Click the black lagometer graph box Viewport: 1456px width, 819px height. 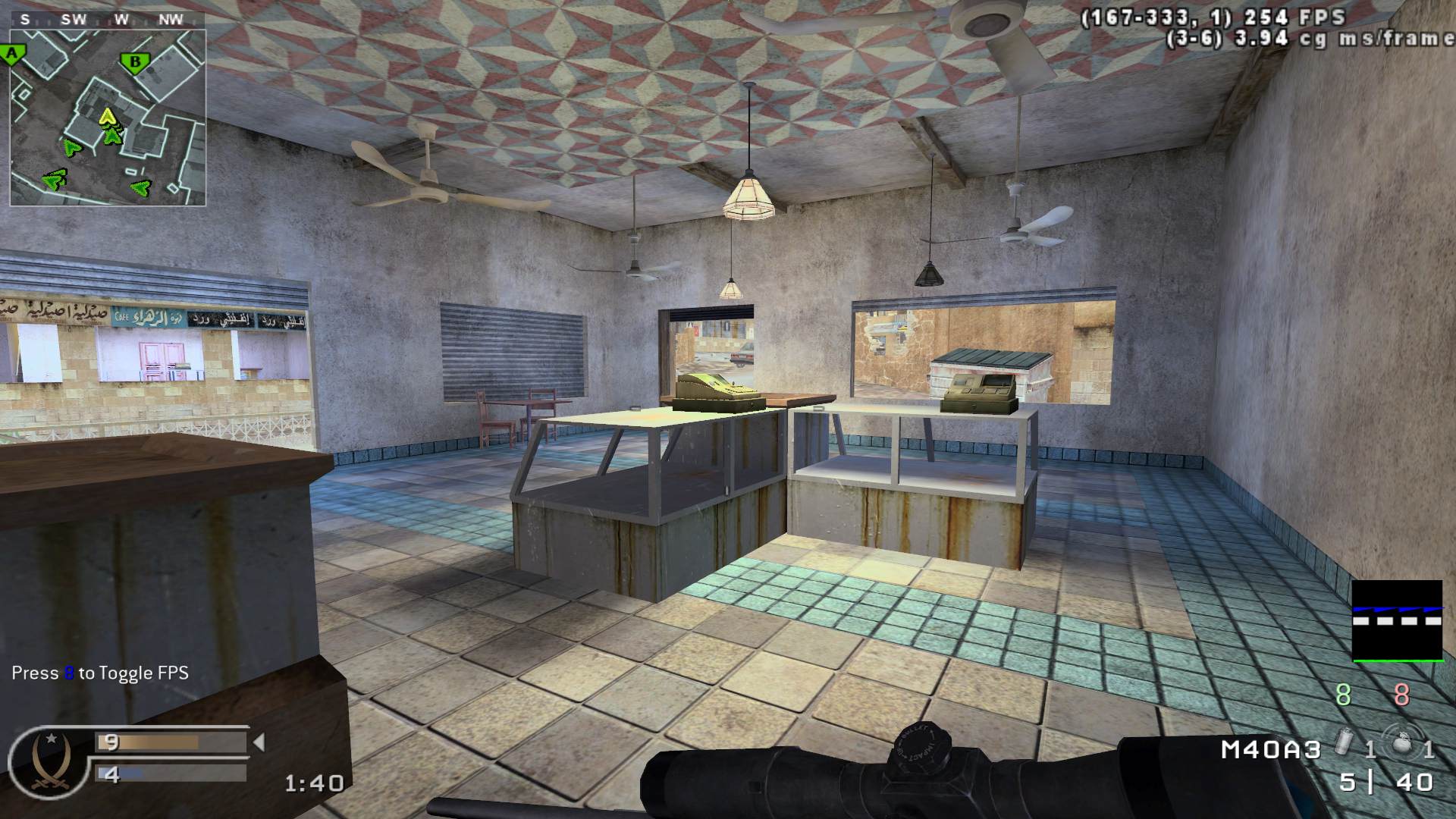coord(1397,620)
